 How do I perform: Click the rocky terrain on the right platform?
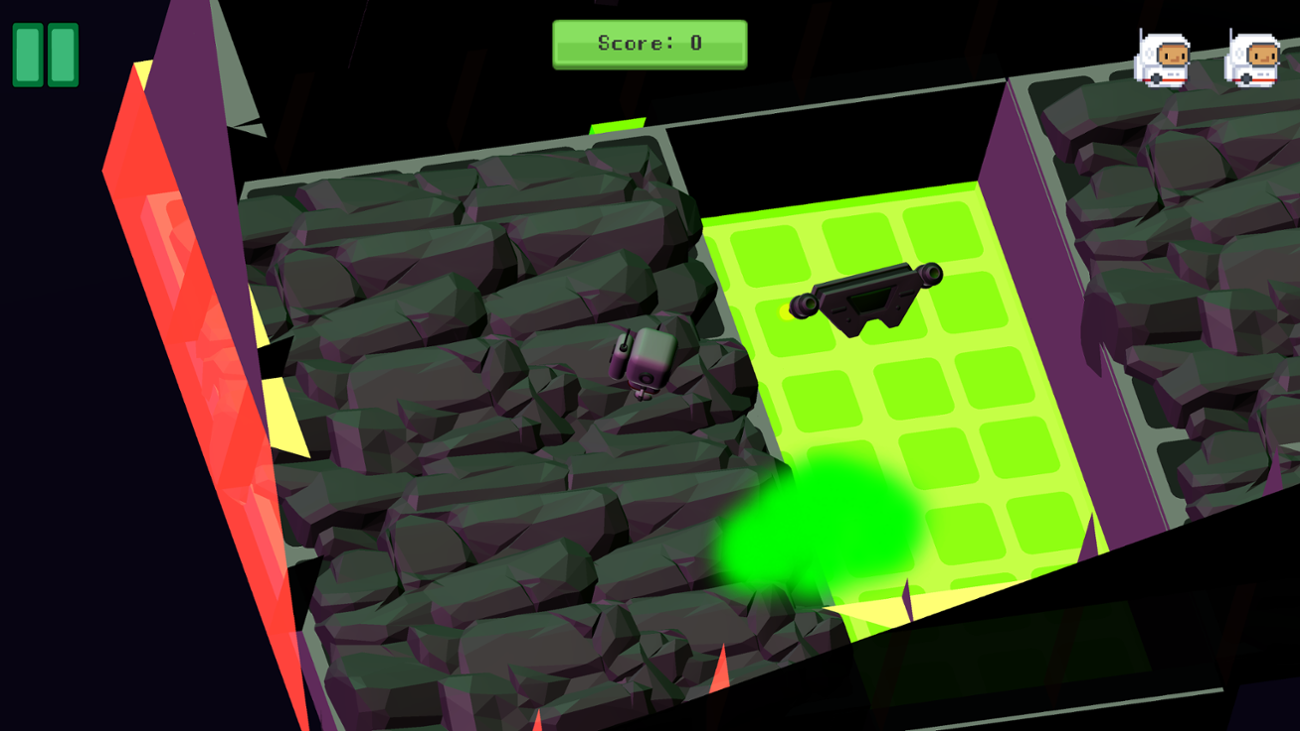[1180, 250]
